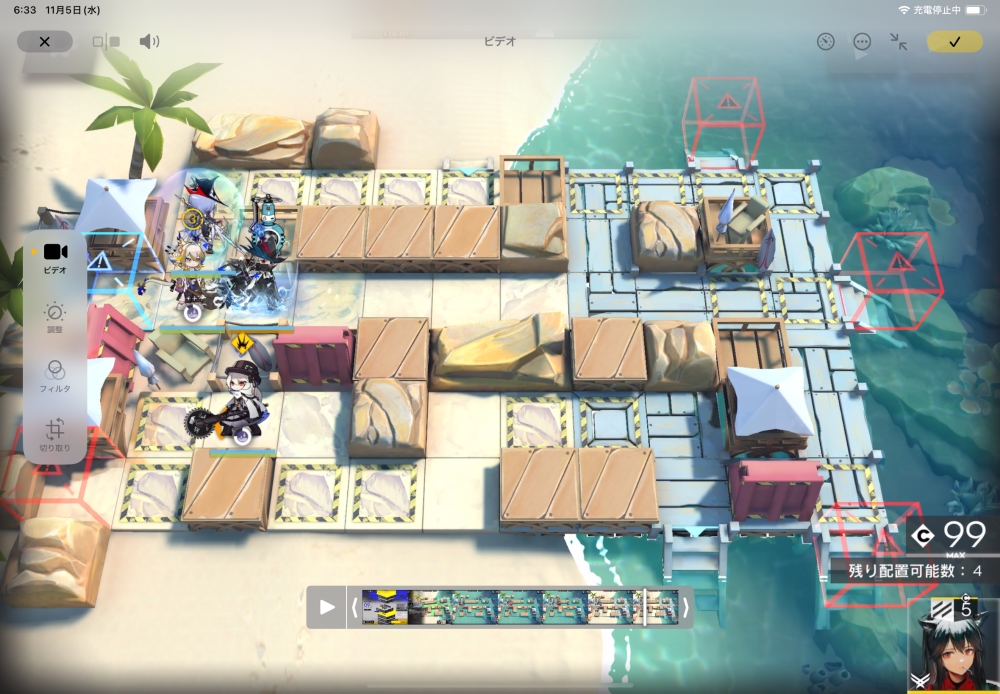Click the timeline's left trim handle

coord(355,607)
